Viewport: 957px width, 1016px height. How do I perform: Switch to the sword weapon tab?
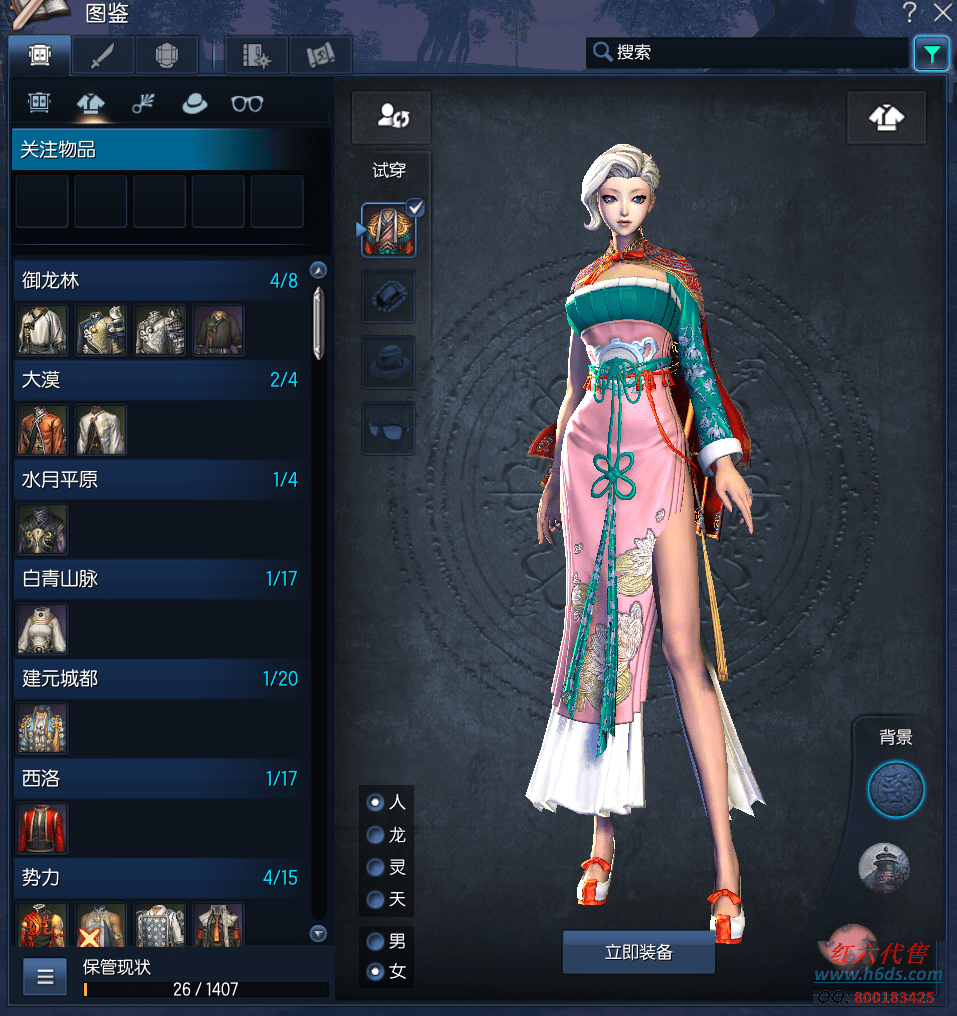(x=102, y=56)
